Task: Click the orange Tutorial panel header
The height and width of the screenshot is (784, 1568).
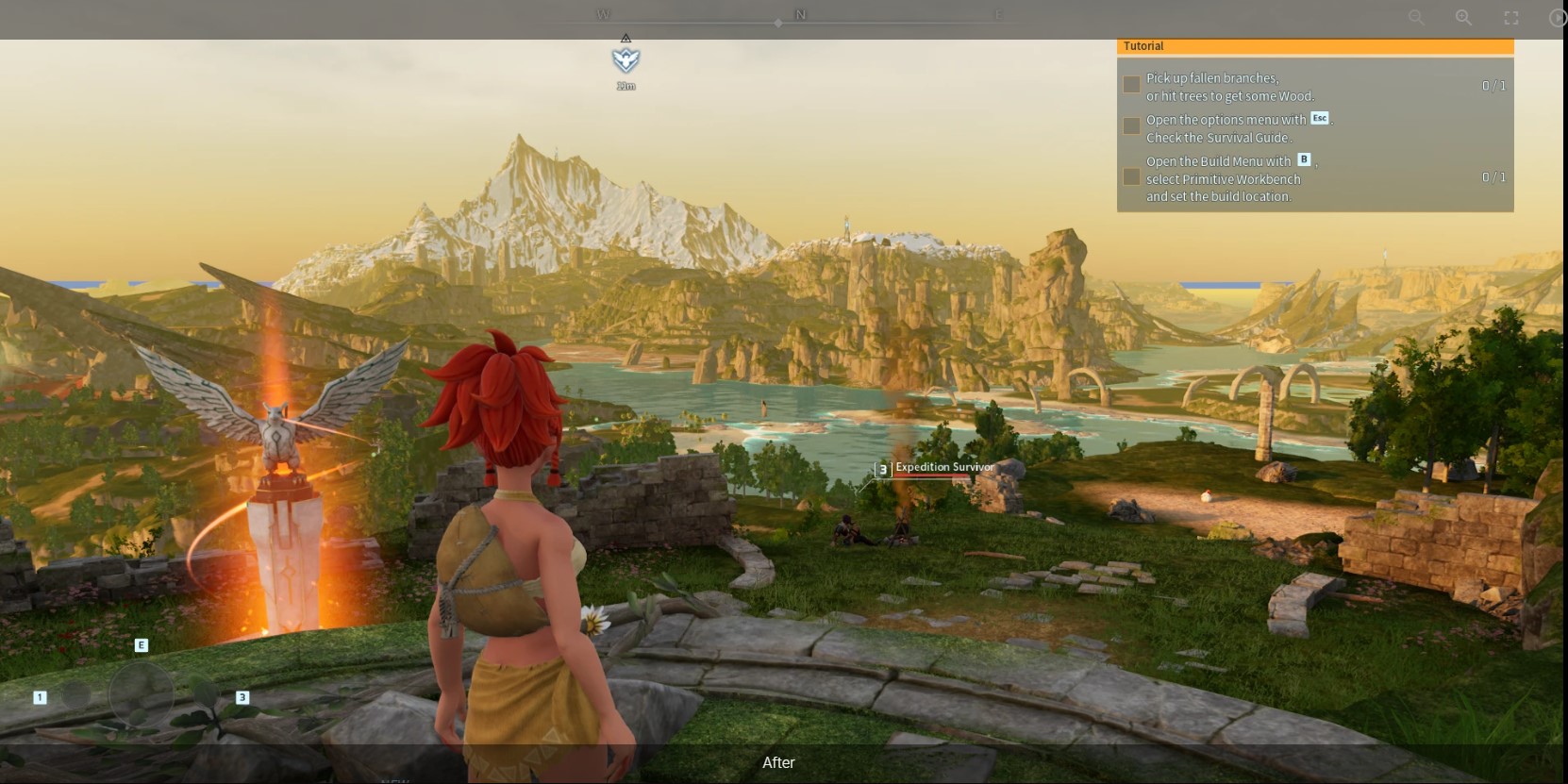Action: coord(1314,46)
